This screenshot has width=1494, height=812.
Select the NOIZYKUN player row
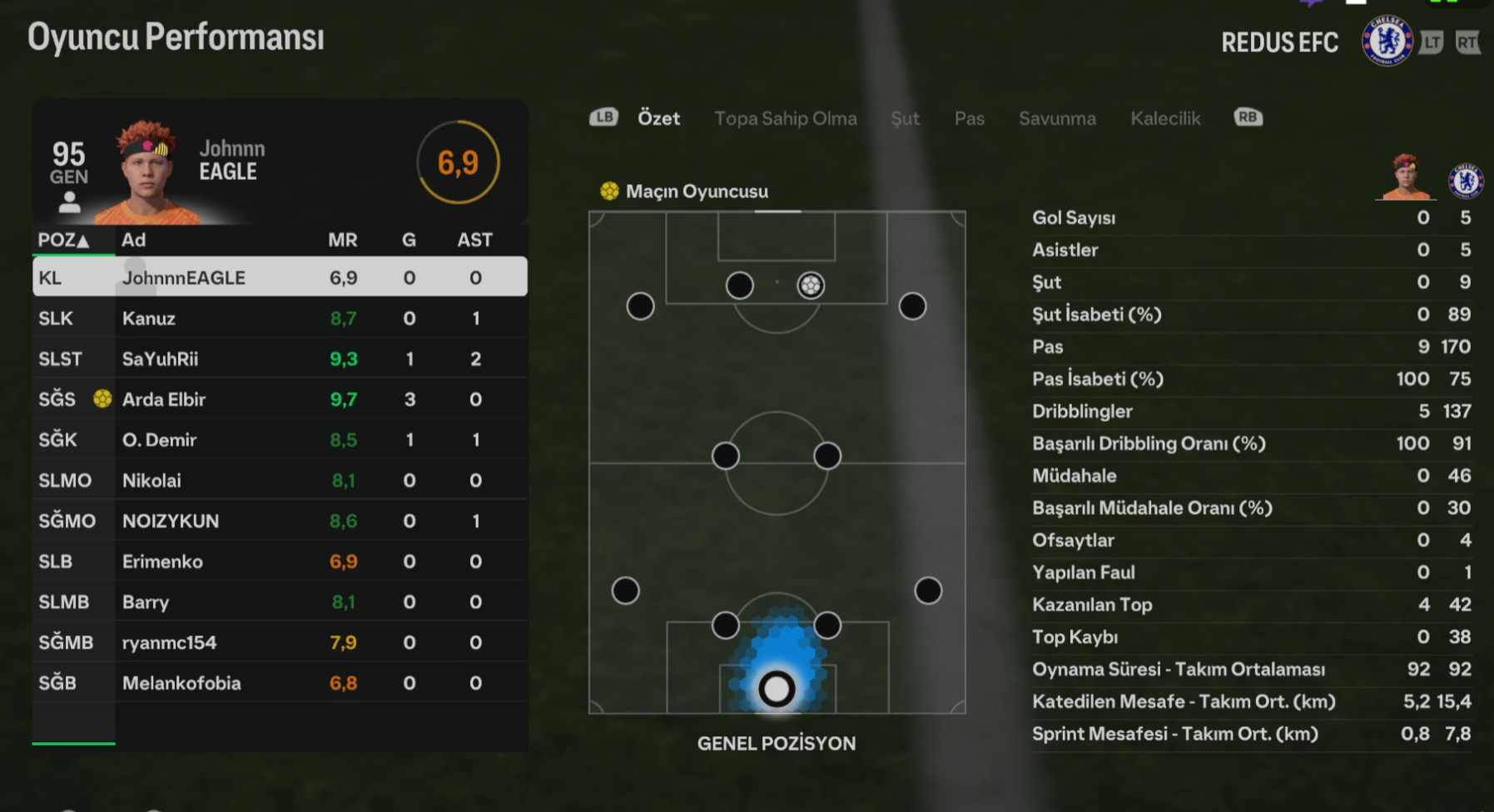click(x=280, y=521)
